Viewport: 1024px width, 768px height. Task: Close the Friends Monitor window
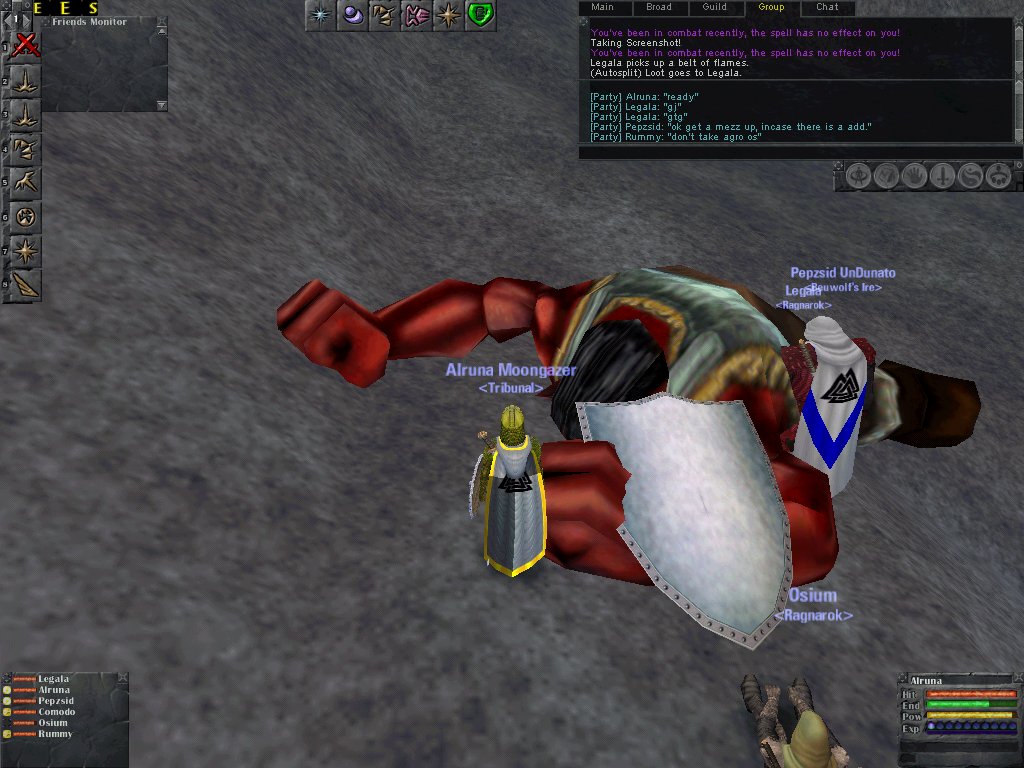point(162,21)
